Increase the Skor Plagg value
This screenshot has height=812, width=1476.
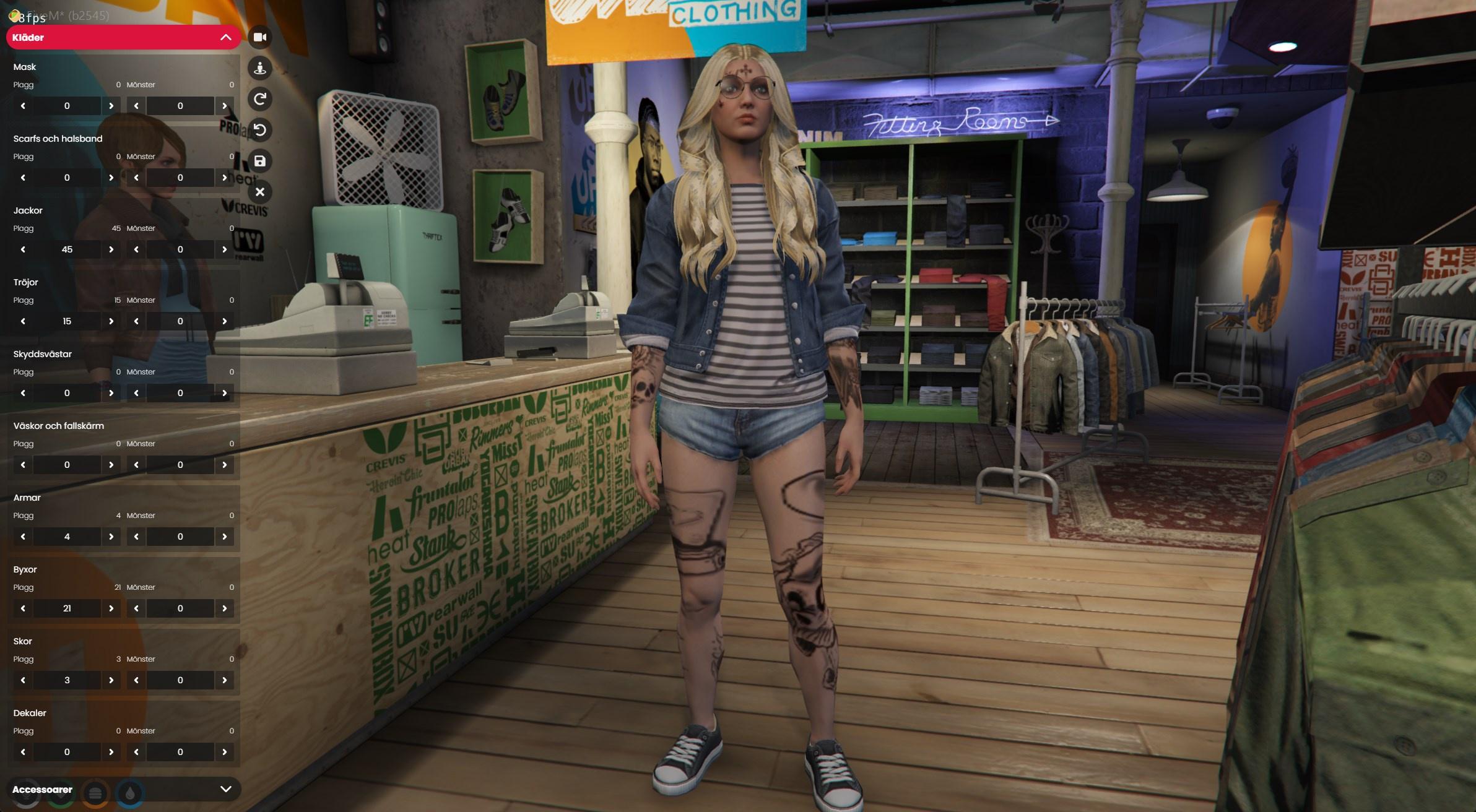tap(111, 680)
